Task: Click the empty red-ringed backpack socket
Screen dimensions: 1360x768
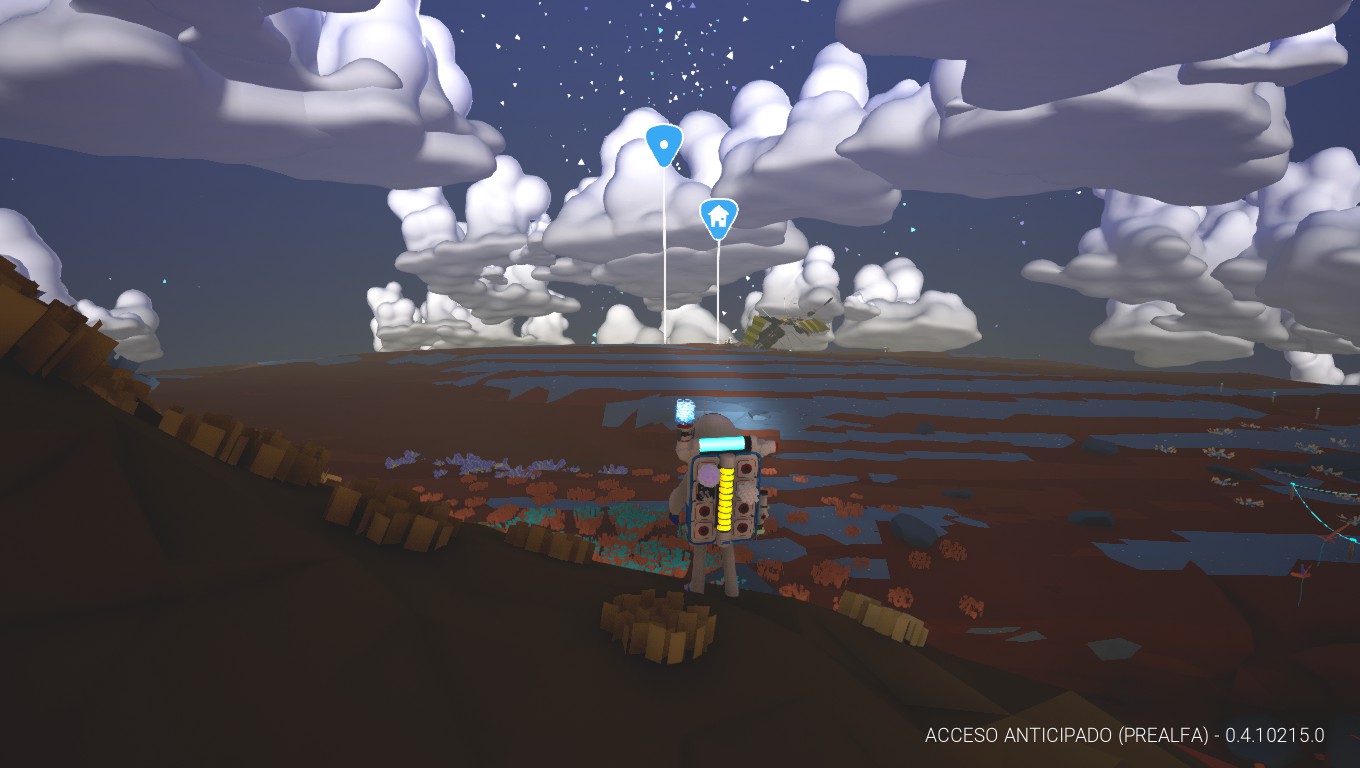Action: coord(746,467)
